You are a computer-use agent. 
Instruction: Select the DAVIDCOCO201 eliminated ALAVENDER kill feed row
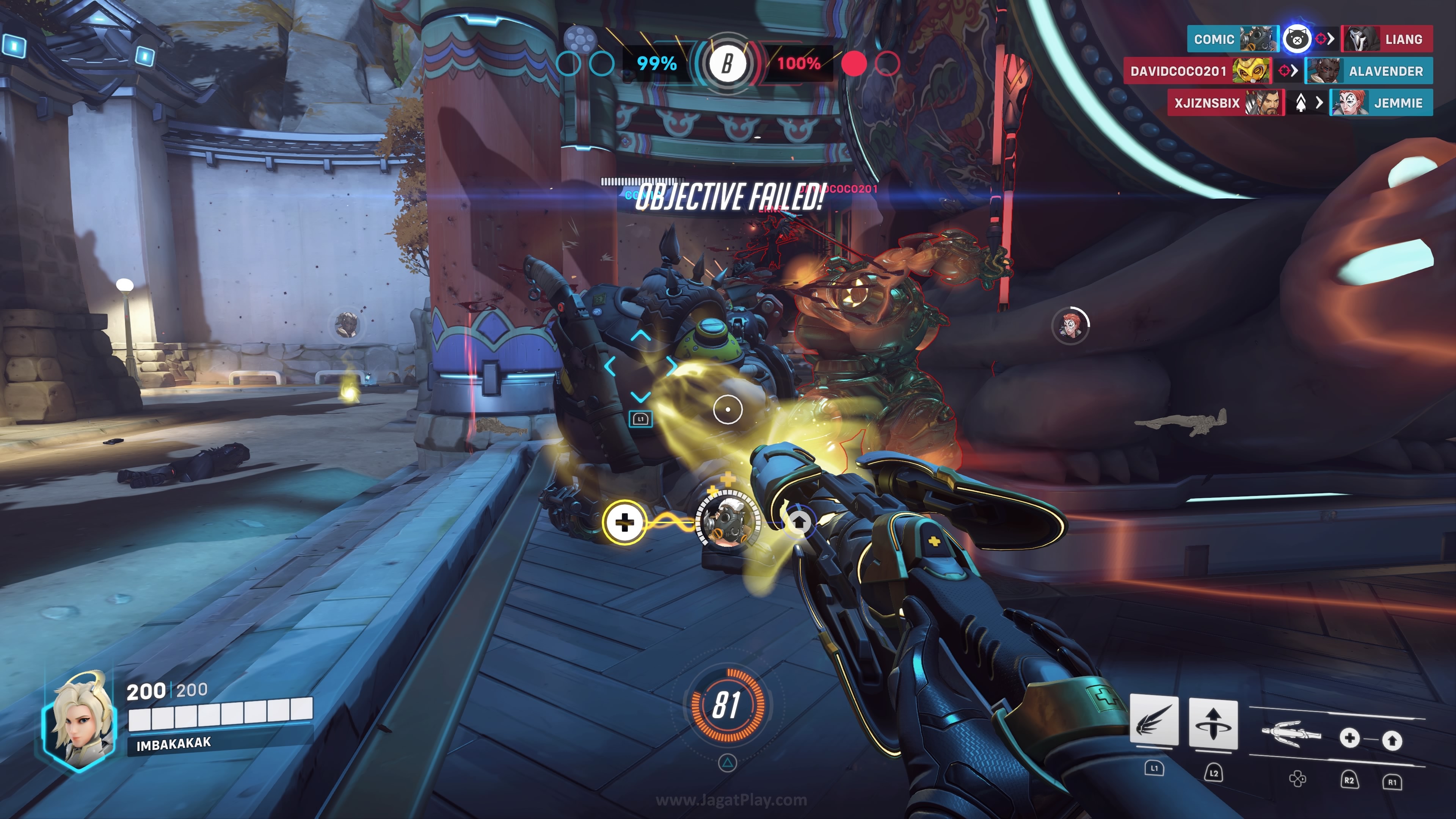pos(1277,71)
